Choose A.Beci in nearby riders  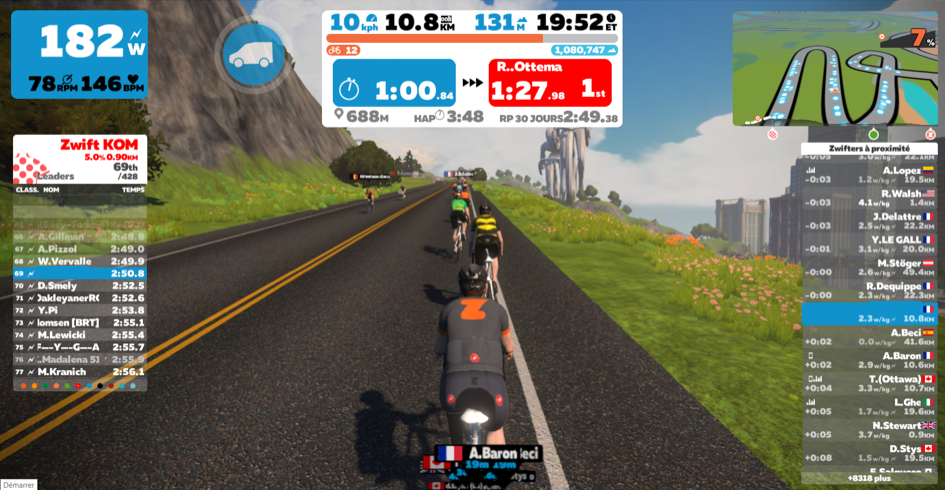point(869,337)
